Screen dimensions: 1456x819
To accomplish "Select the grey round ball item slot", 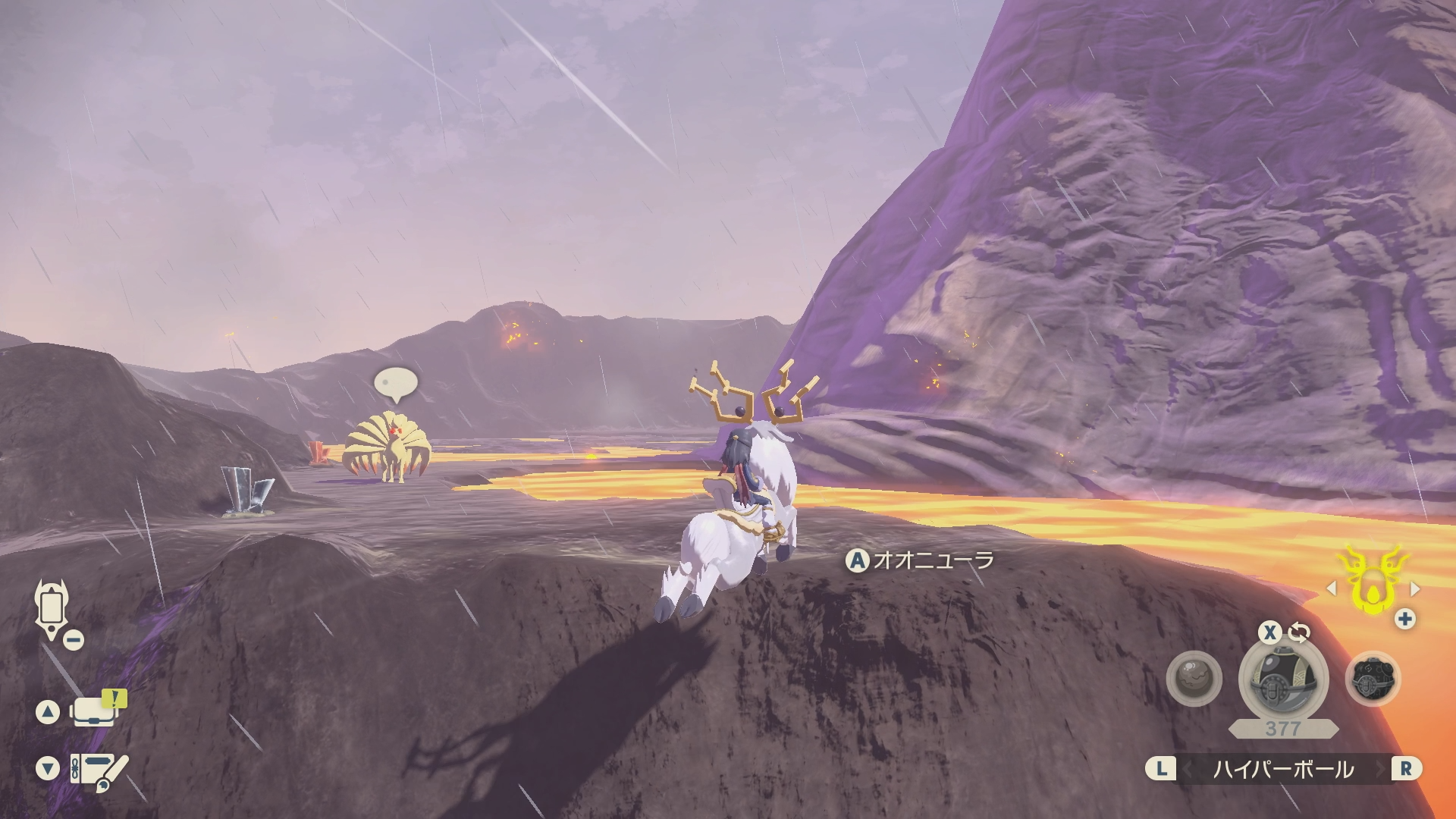I will click(x=1194, y=678).
